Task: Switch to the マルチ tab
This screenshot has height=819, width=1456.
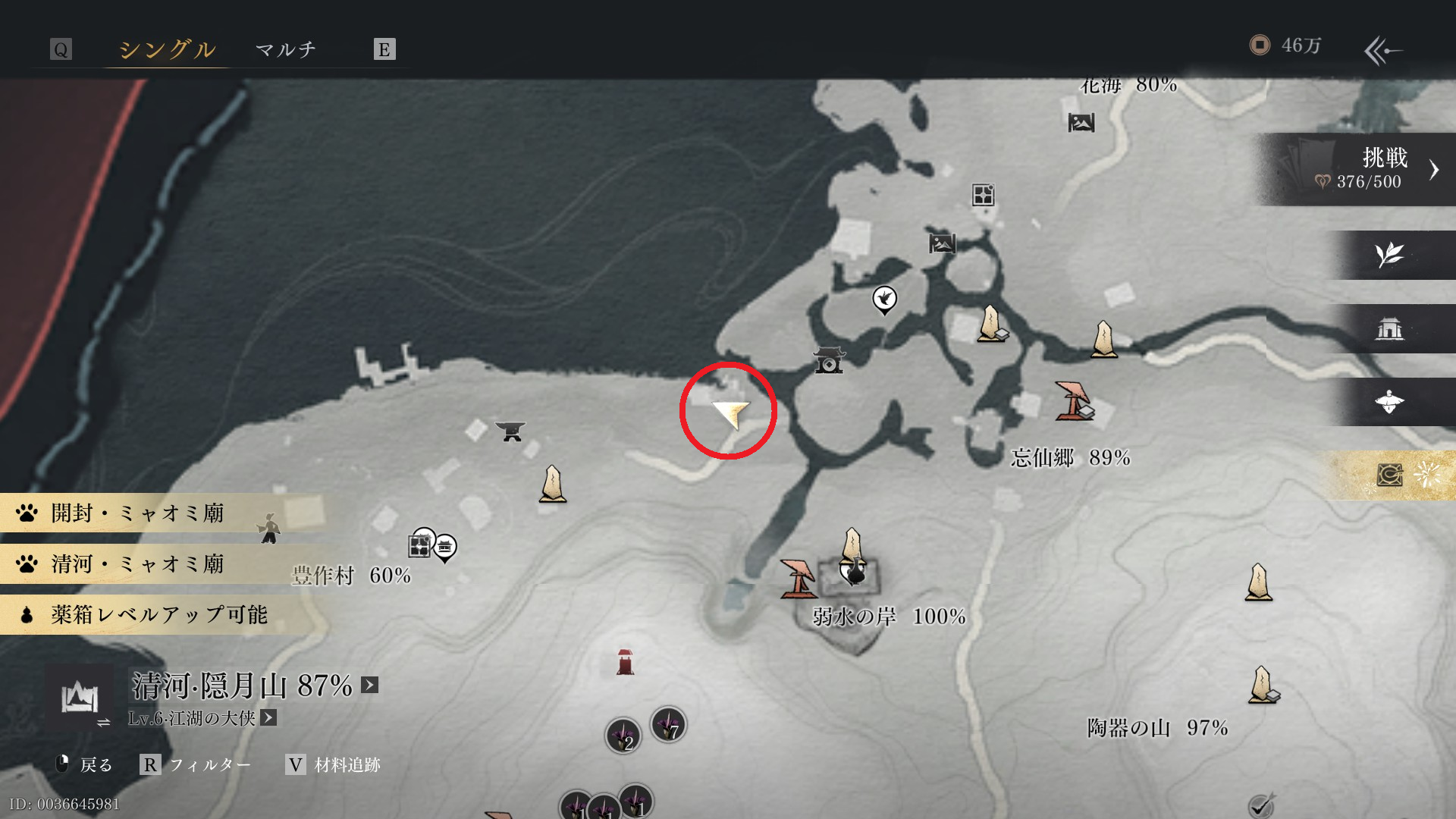Action: click(285, 50)
